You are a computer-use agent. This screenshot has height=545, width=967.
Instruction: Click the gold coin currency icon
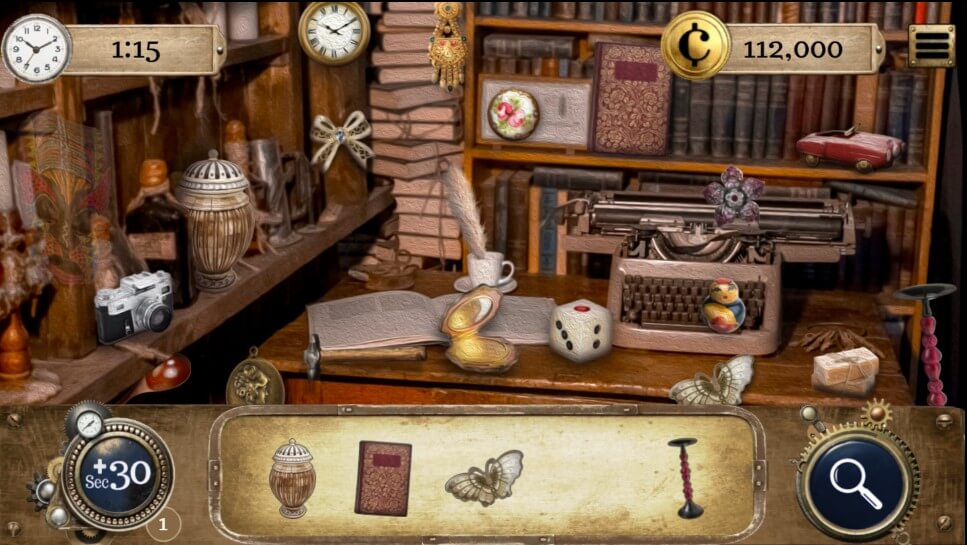696,45
